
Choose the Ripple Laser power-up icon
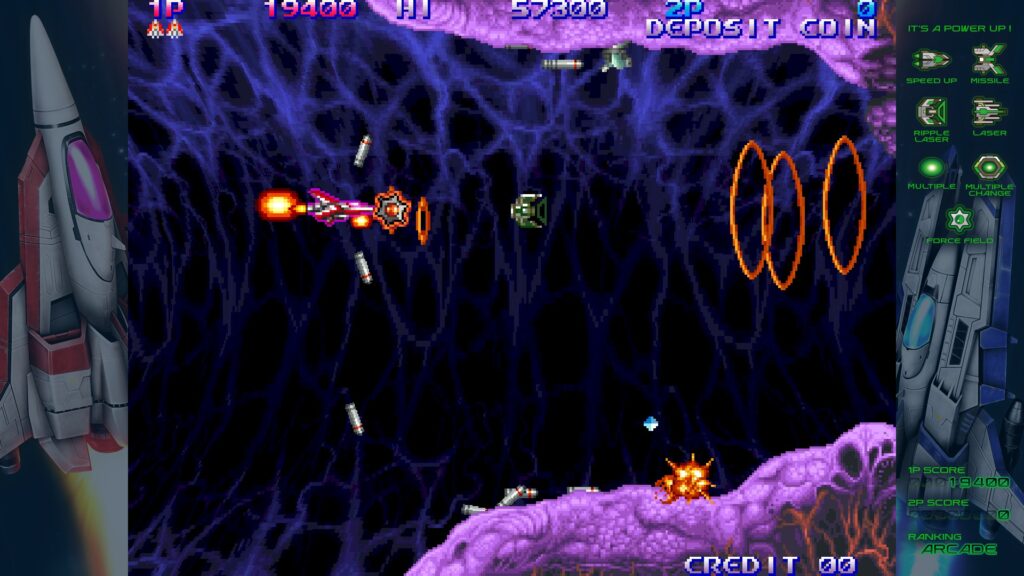[x=932, y=110]
